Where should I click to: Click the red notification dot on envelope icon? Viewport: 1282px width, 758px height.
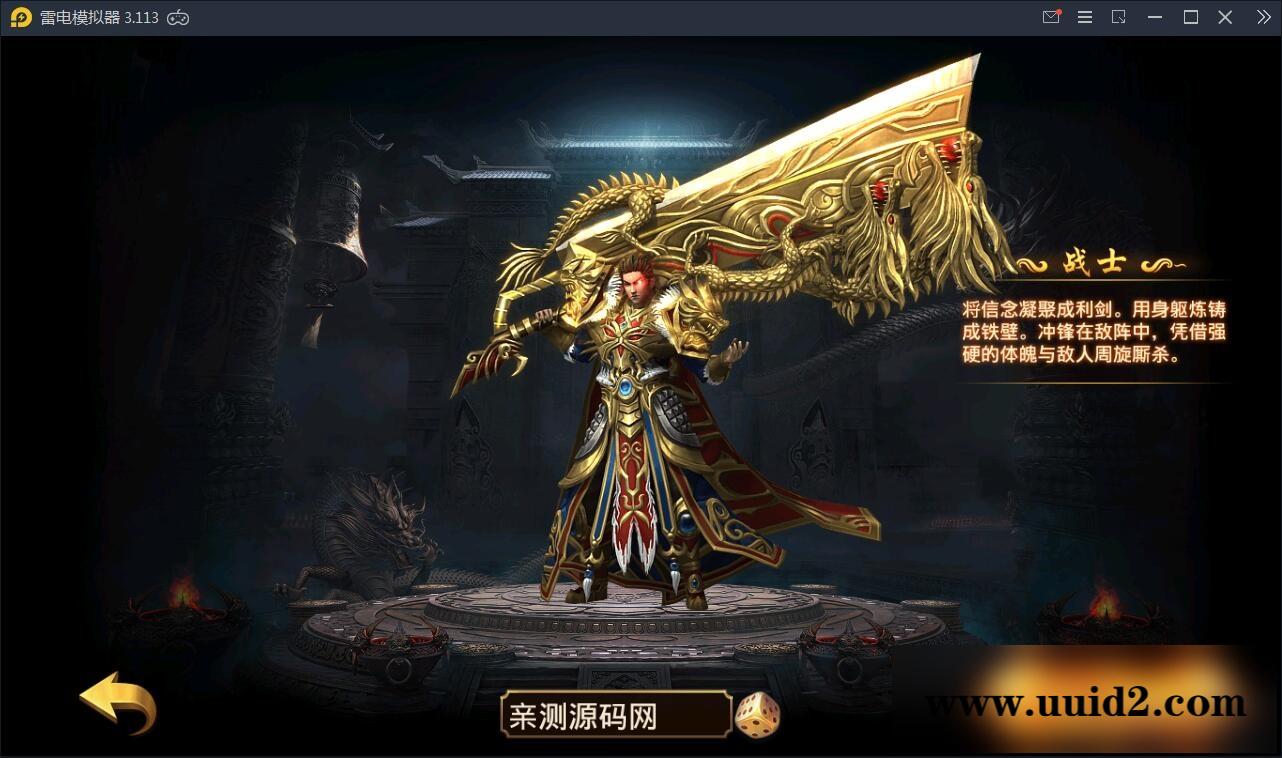1058,10
